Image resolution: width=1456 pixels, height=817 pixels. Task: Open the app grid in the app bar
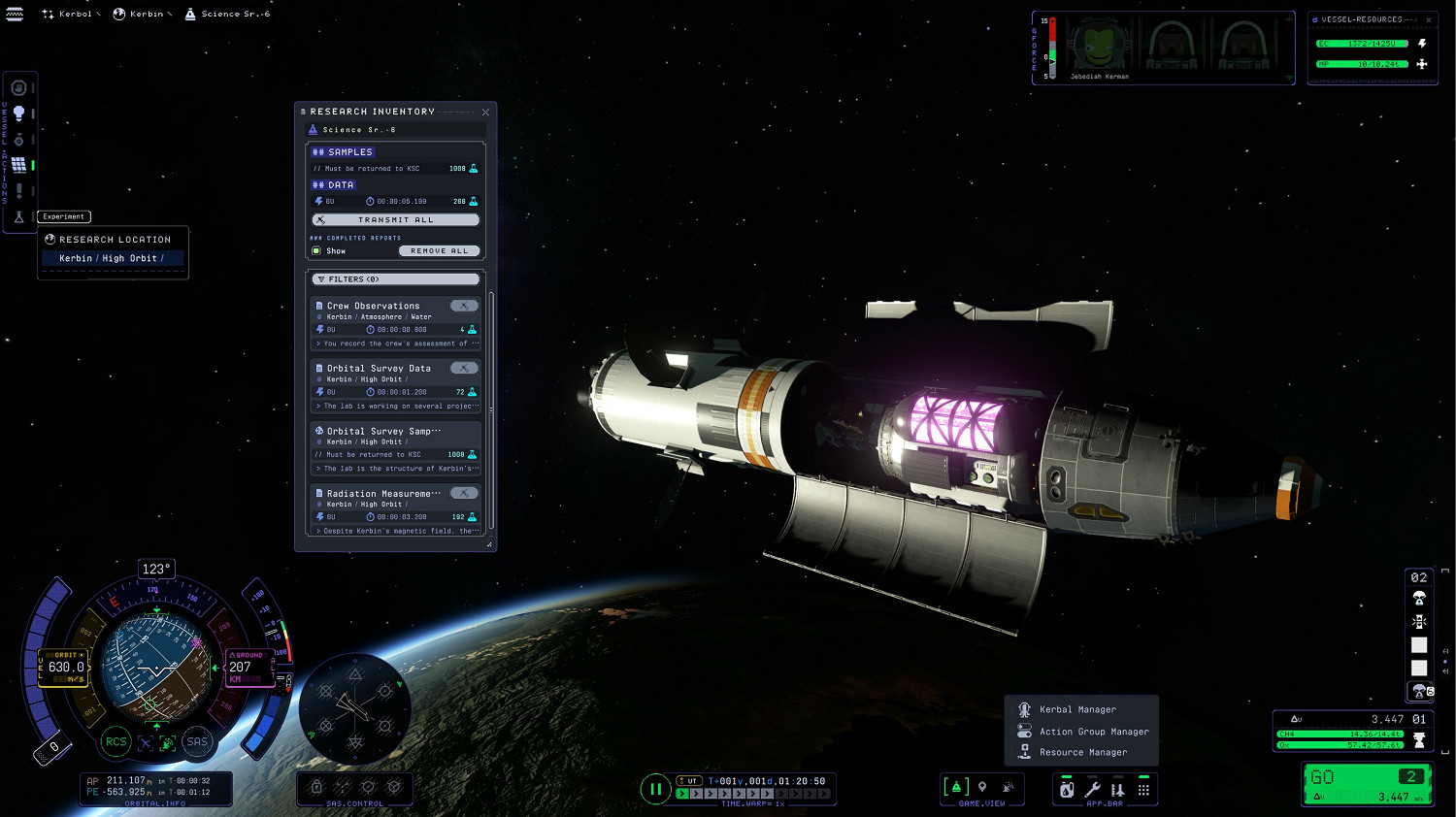[x=1143, y=790]
